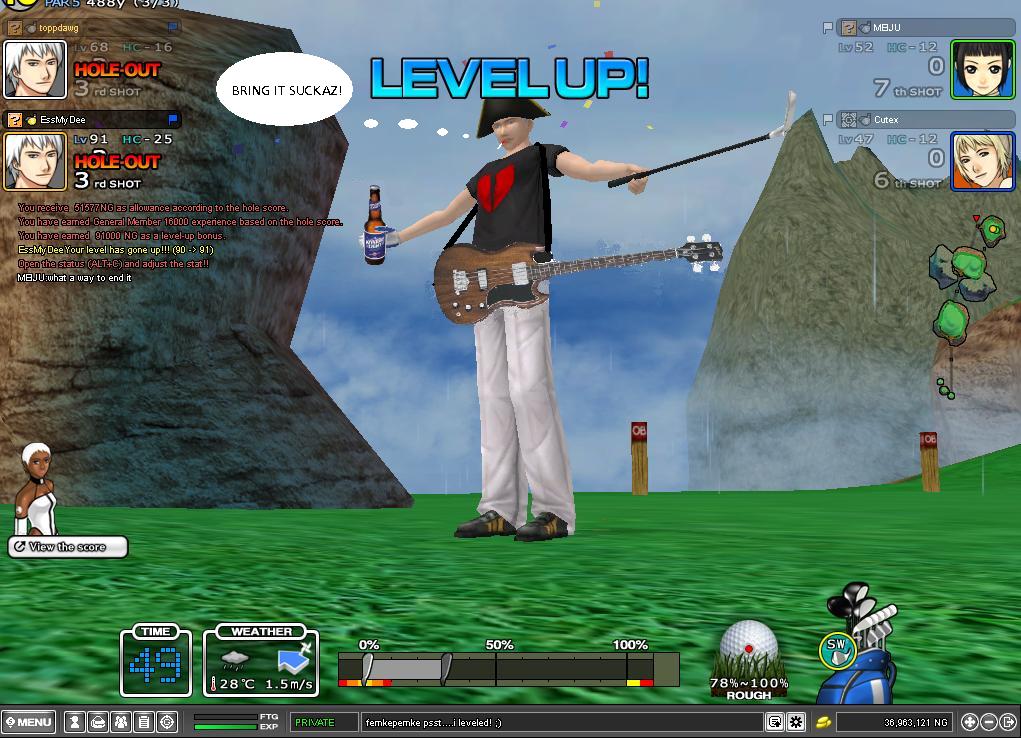Click the single-person profile icon
This screenshot has width=1021, height=738.
click(74, 721)
